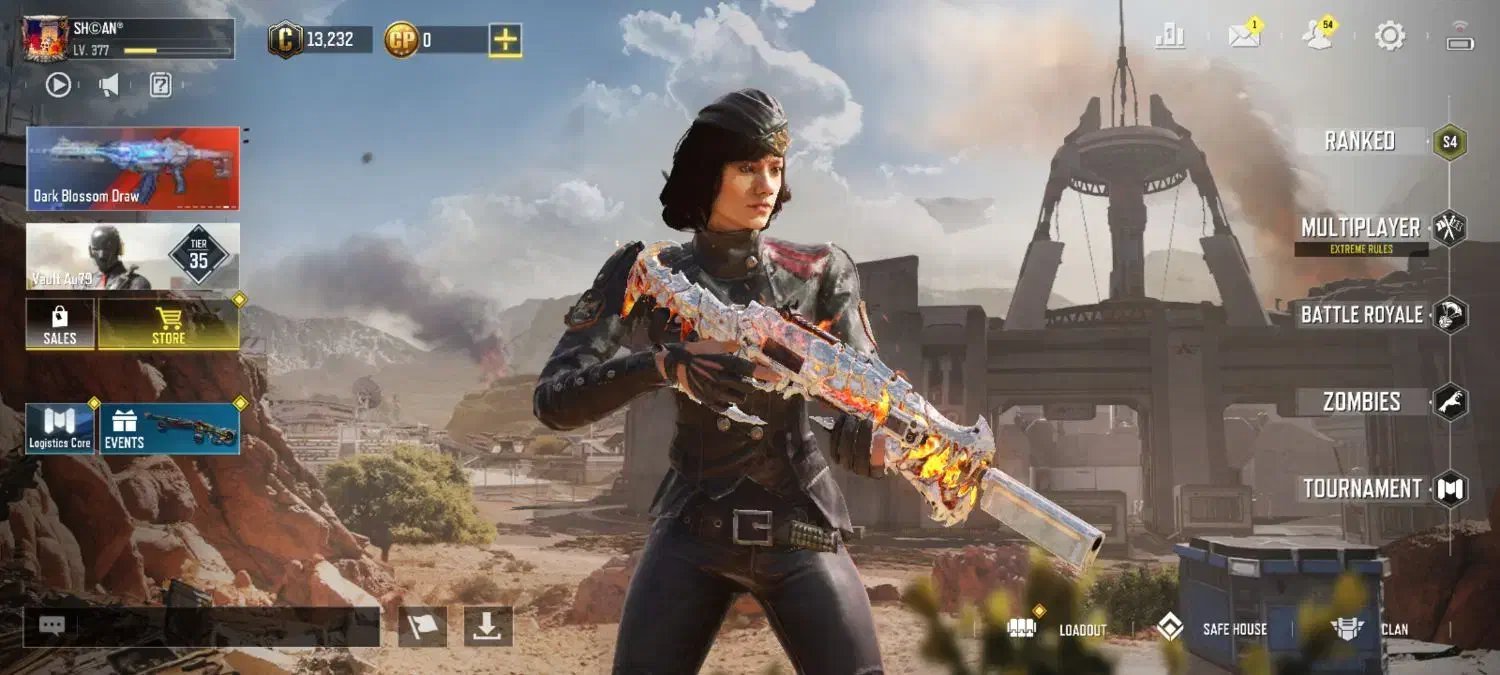Go to the Safe House
The image size is (1500, 675).
[1212, 629]
